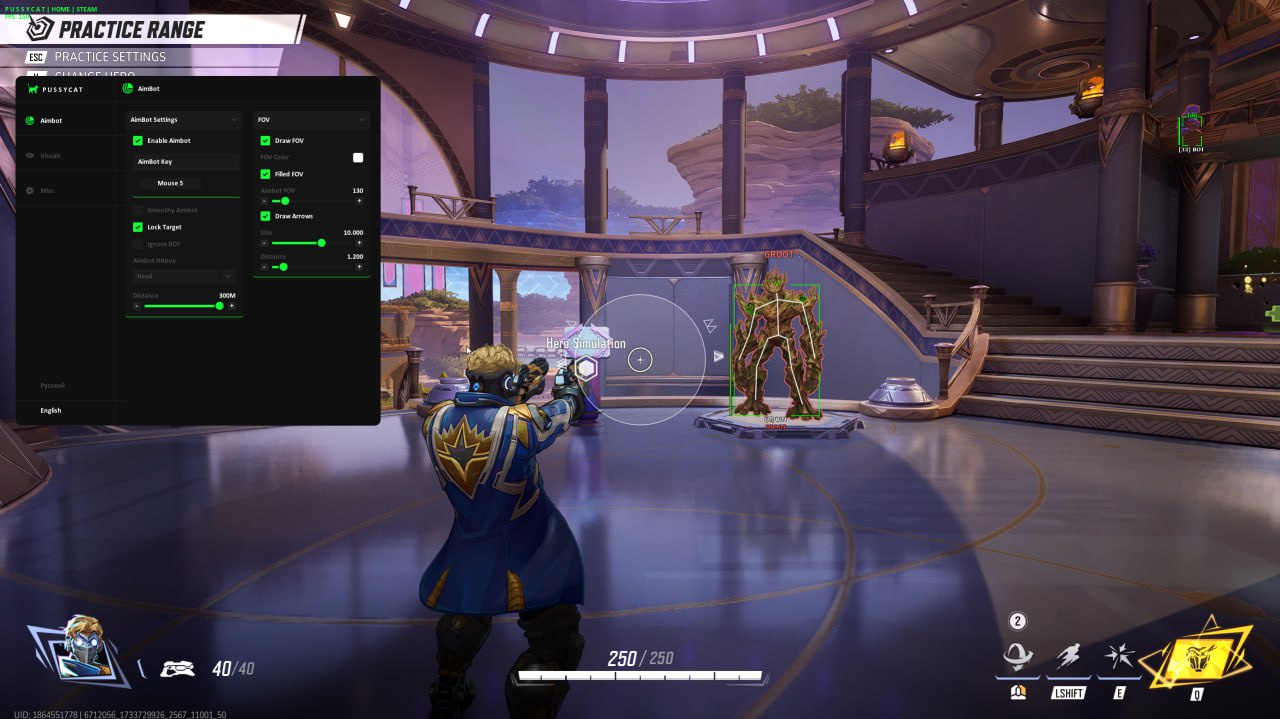Select the weapon icon beside the ammo count
The width and height of the screenshot is (1280, 719).
[x=177, y=669]
